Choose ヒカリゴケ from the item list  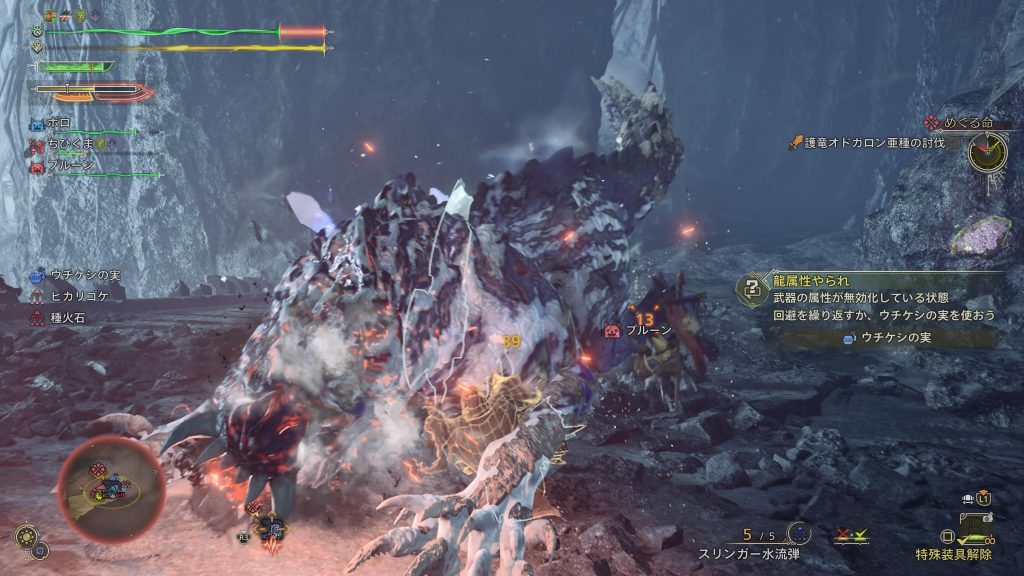coord(80,297)
